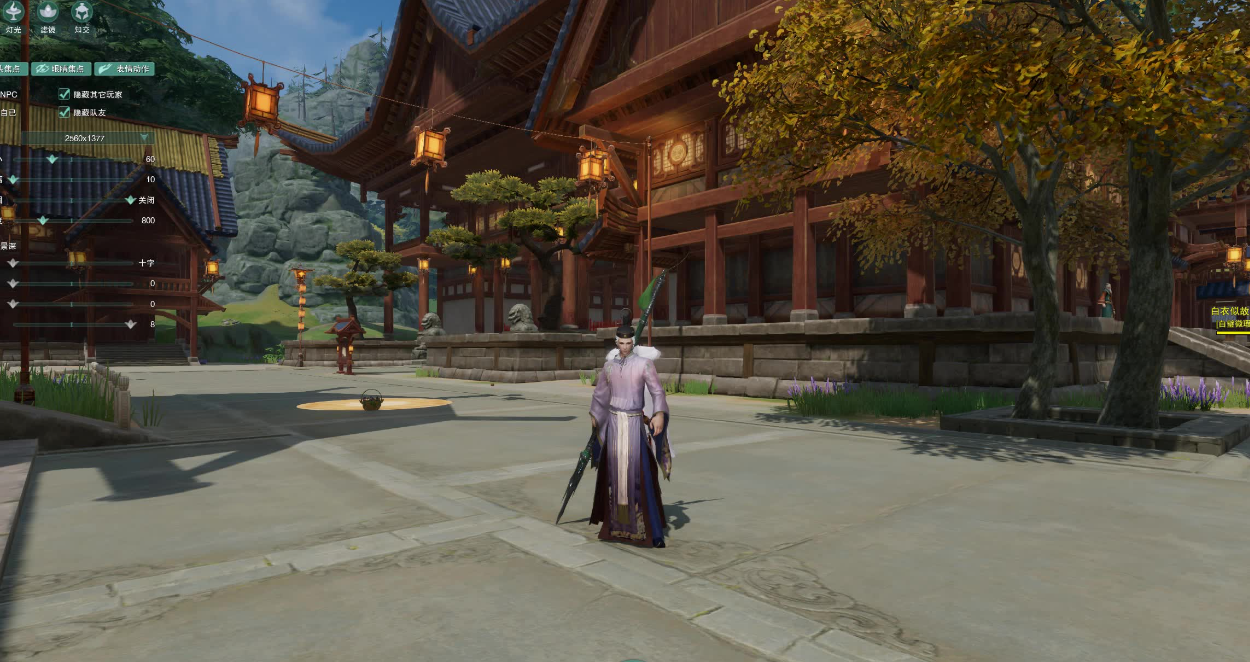Open the 滤镜 filter options
This screenshot has width=1250, height=662.
click(47, 12)
